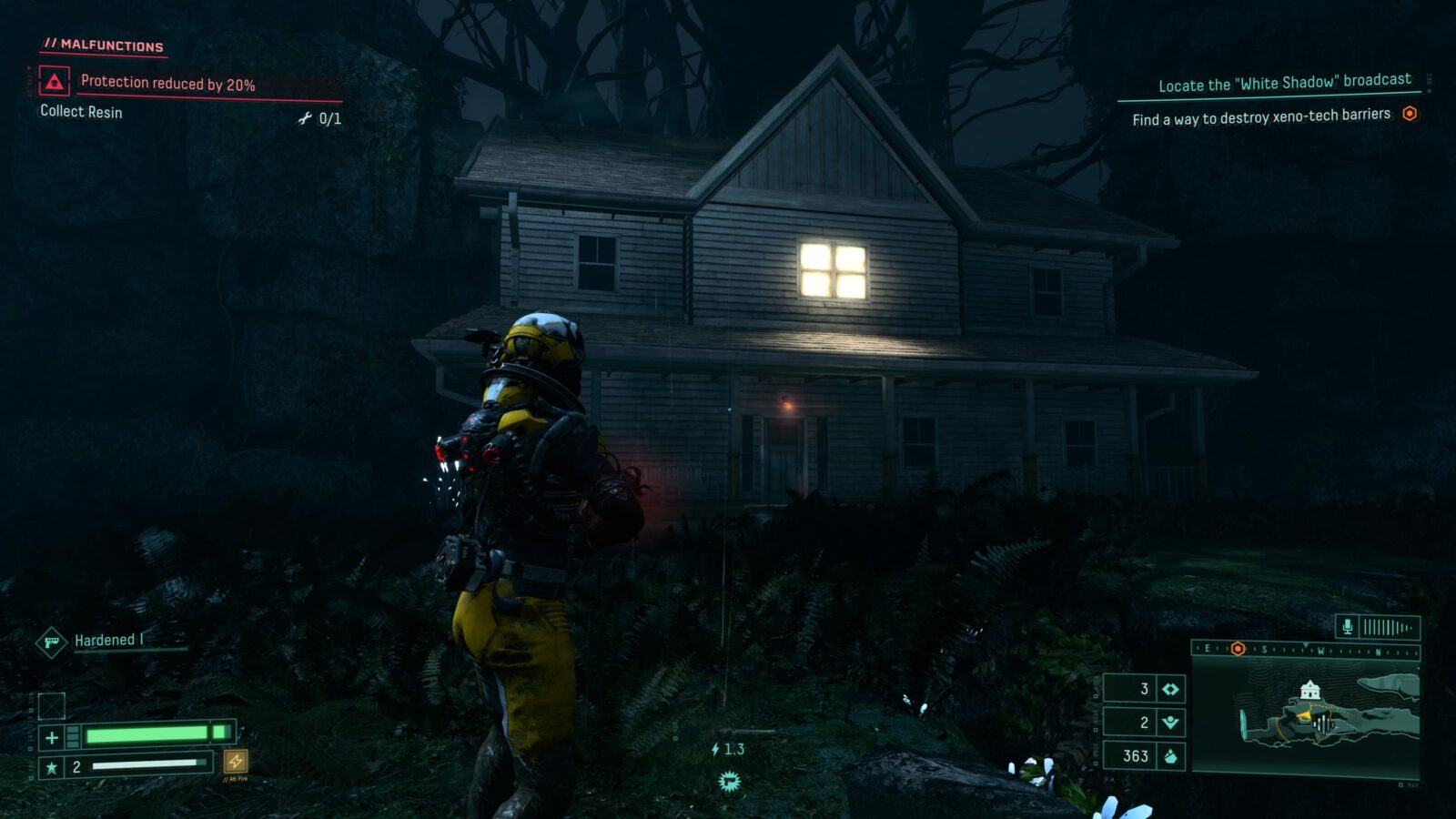Select the diamond-shaped resource icon showing 3
1456x819 pixels.
1170,689
